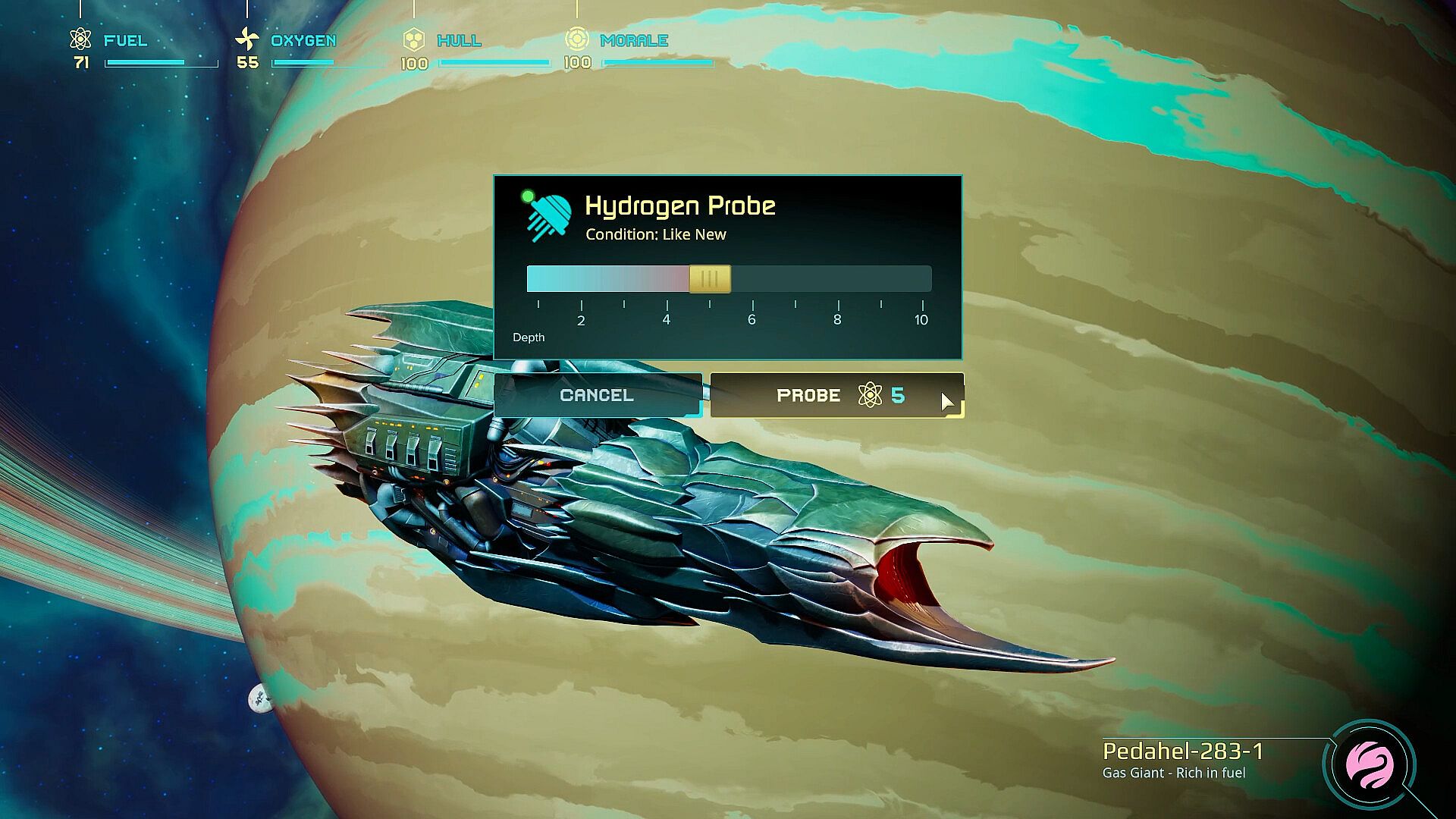The width and height of the screenshot is (1456, 819).
Task: Open the pink planet icon for Pedahel-283-1
Action: tap(1369, 764)
